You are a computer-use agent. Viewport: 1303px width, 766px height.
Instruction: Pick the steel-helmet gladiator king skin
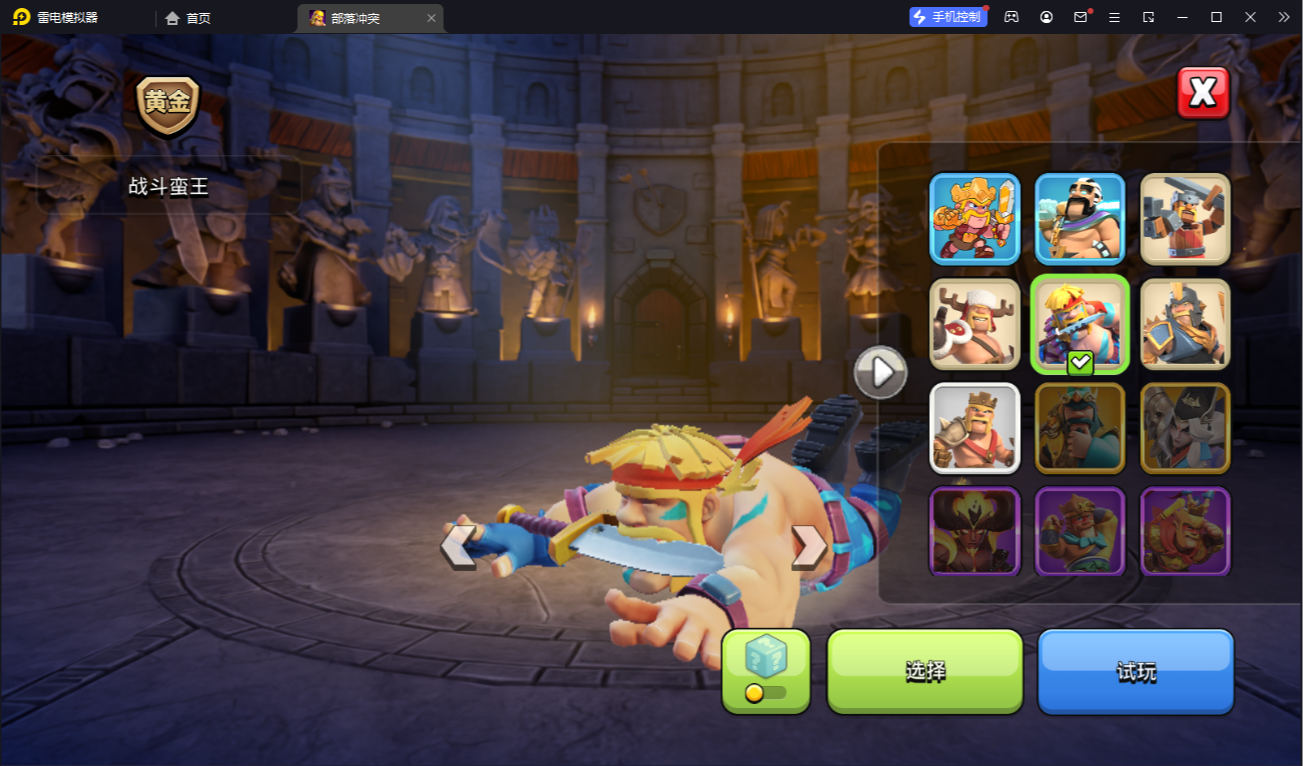click(x=1185, y=324)
